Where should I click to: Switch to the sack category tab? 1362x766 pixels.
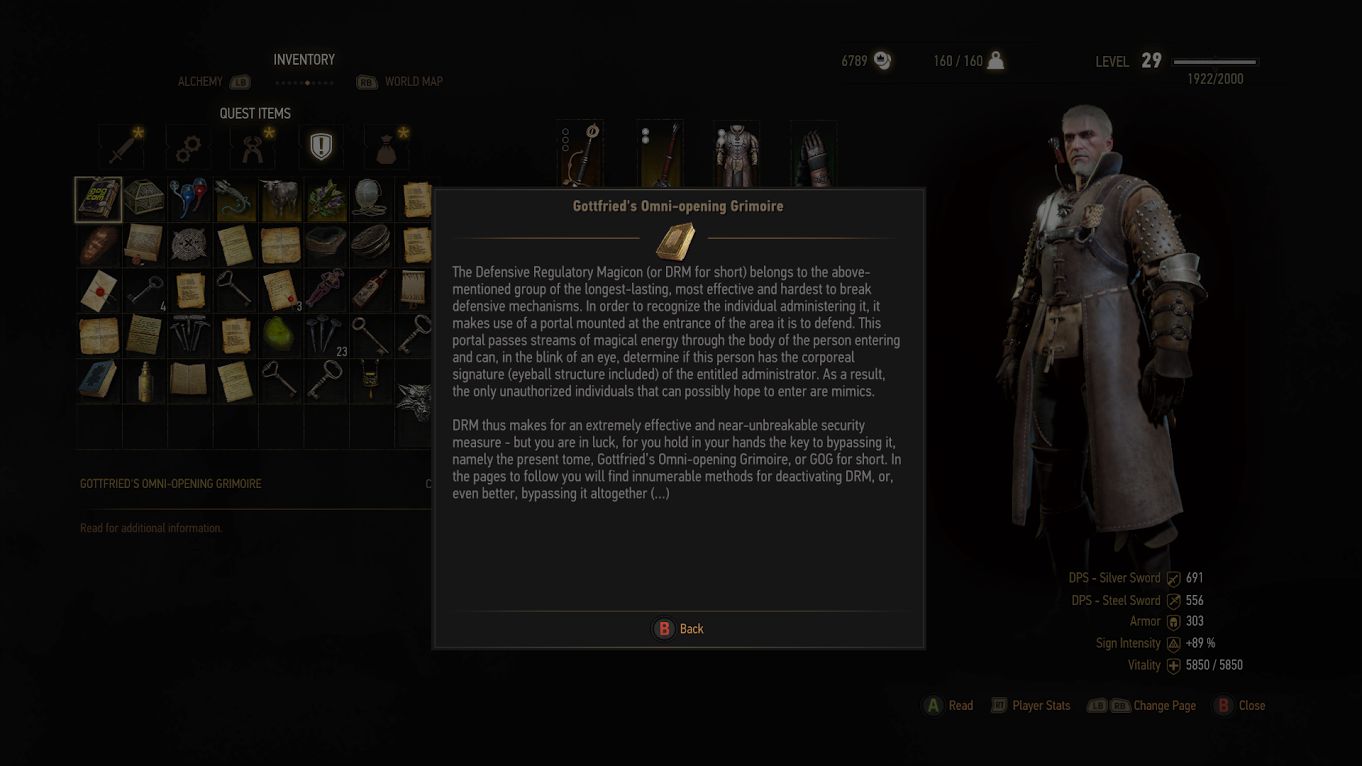pos(387,148)
